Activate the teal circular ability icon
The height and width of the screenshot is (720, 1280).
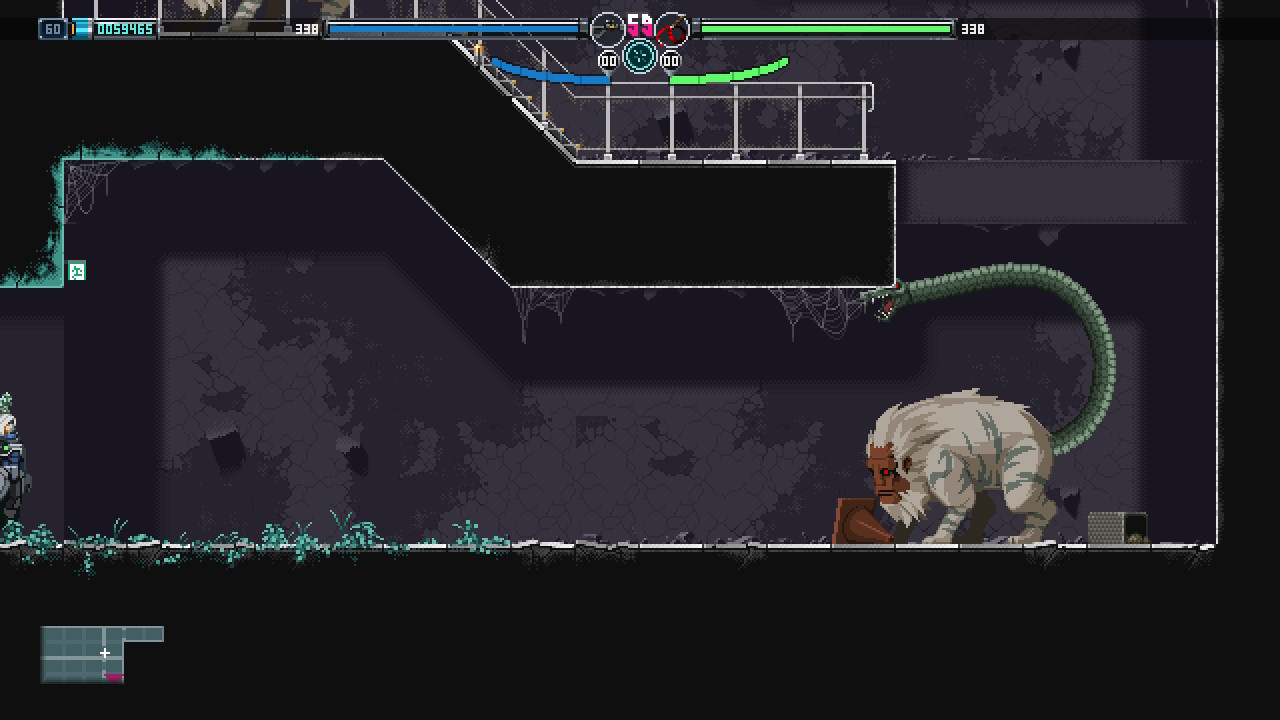(640, 56)
